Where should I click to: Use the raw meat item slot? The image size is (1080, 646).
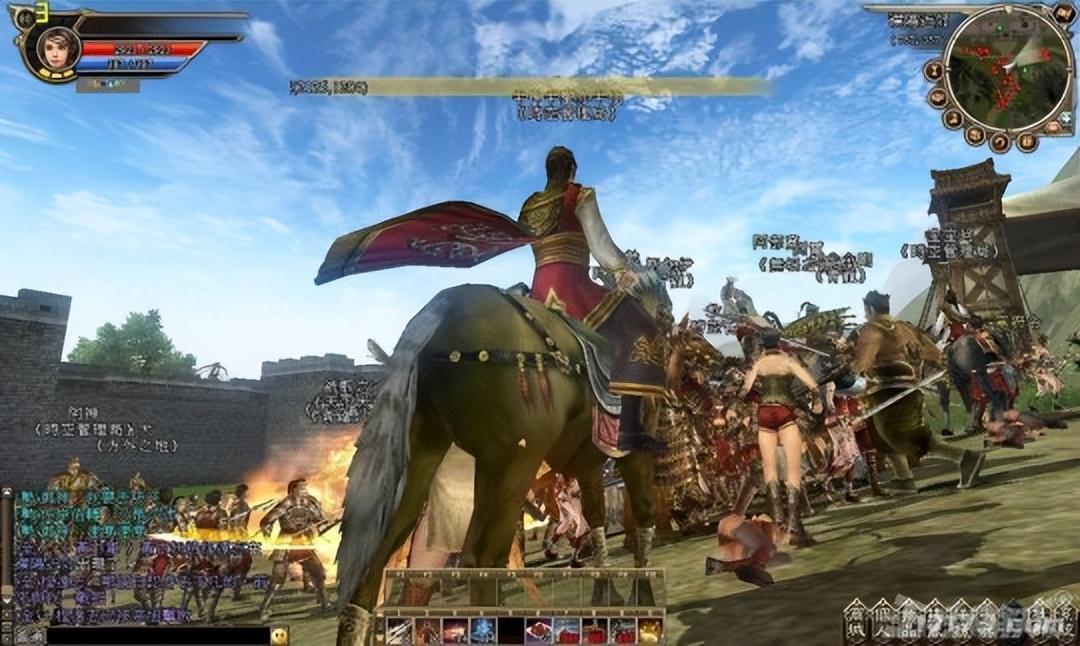click(539, 631)
